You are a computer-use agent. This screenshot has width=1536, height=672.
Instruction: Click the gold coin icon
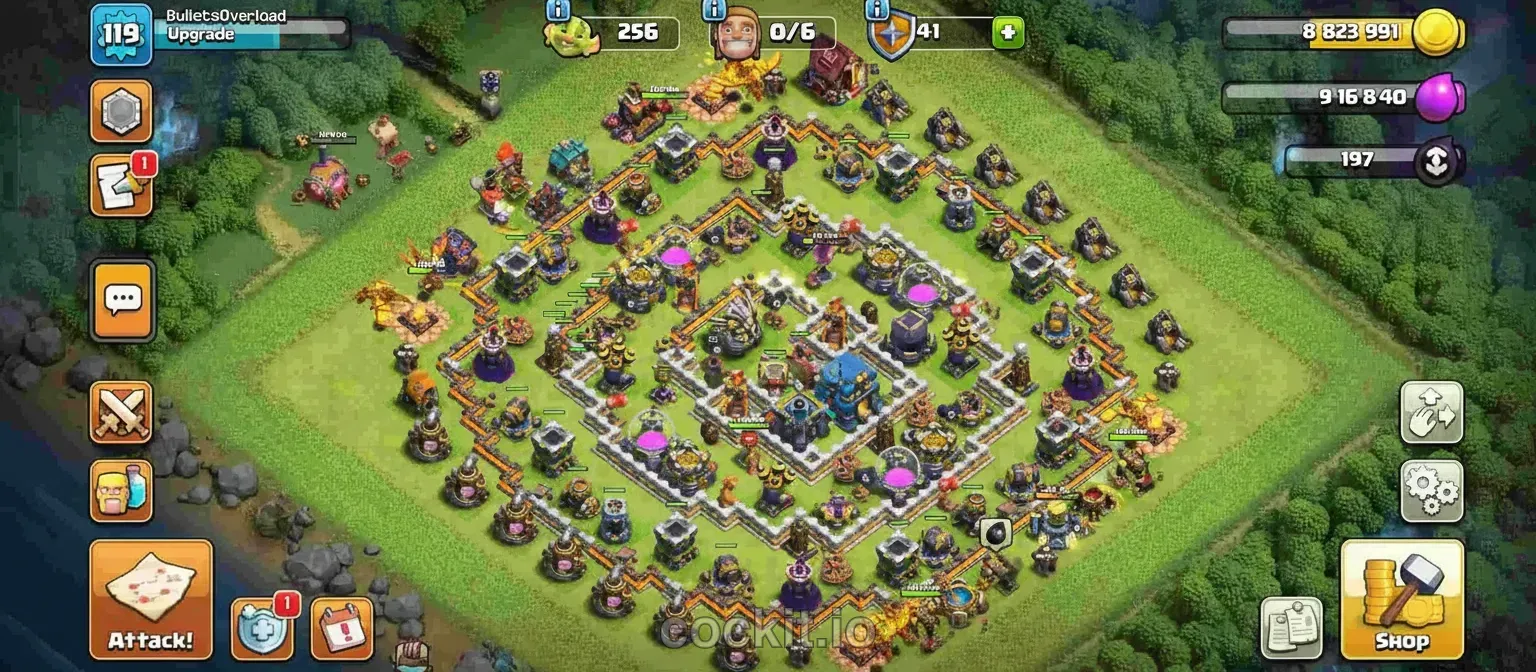point(1438,32)
